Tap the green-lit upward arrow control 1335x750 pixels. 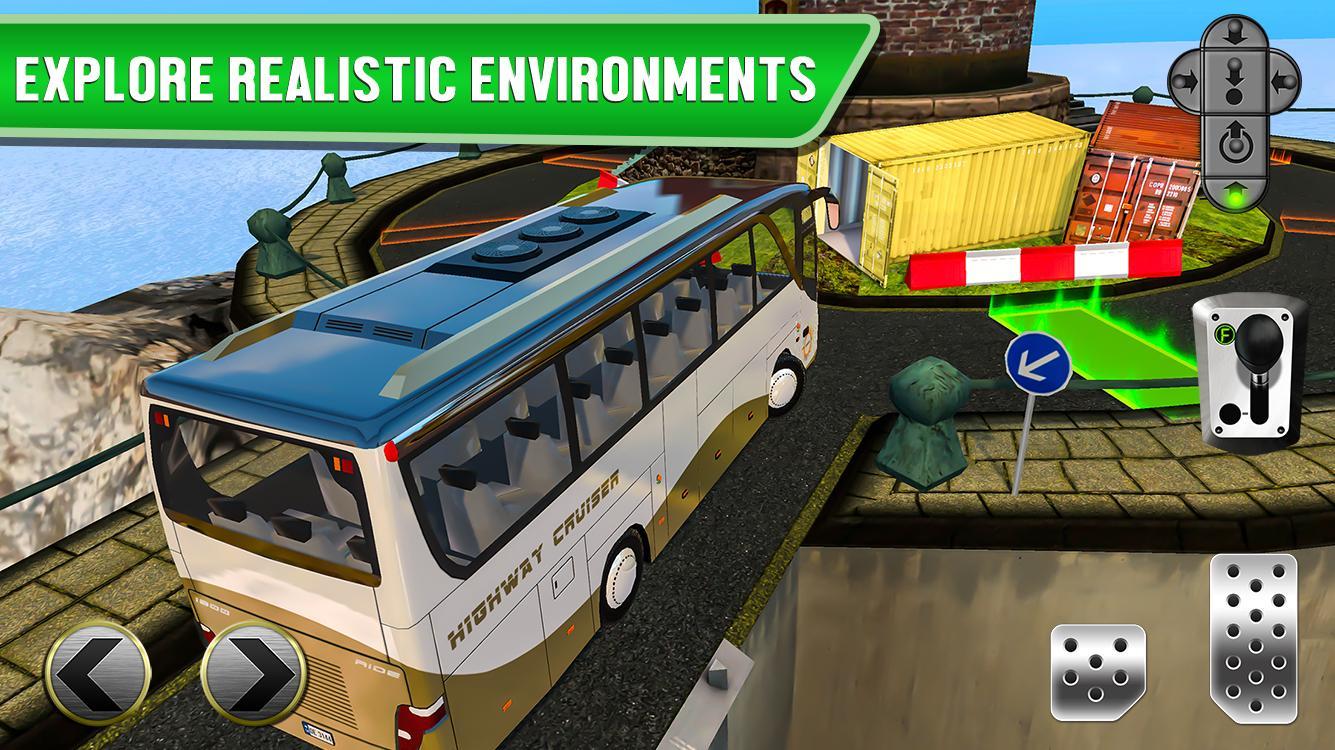(1236, 191)
